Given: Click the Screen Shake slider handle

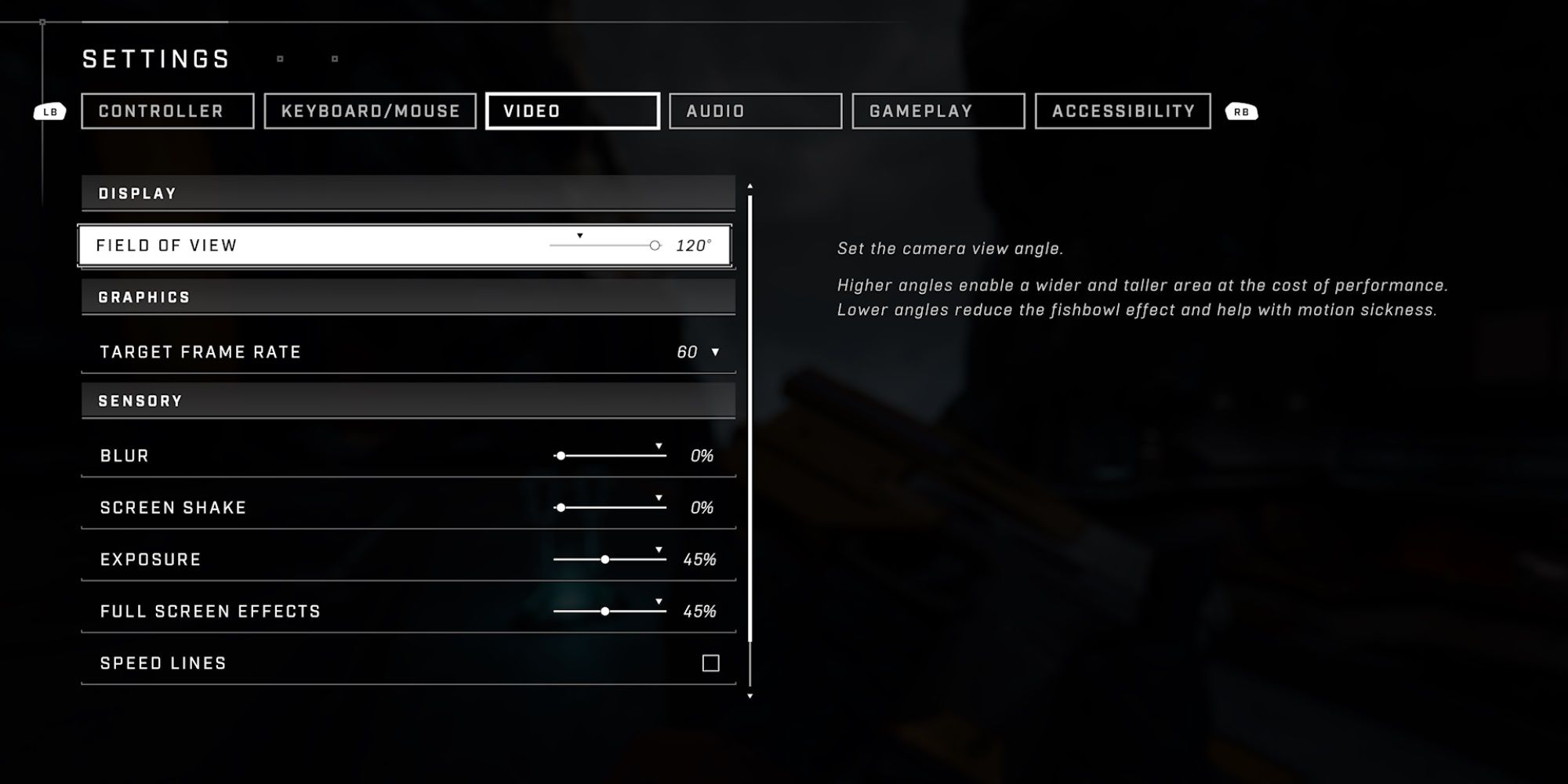Looking at the screenshot, I should [x=561, y=507].
